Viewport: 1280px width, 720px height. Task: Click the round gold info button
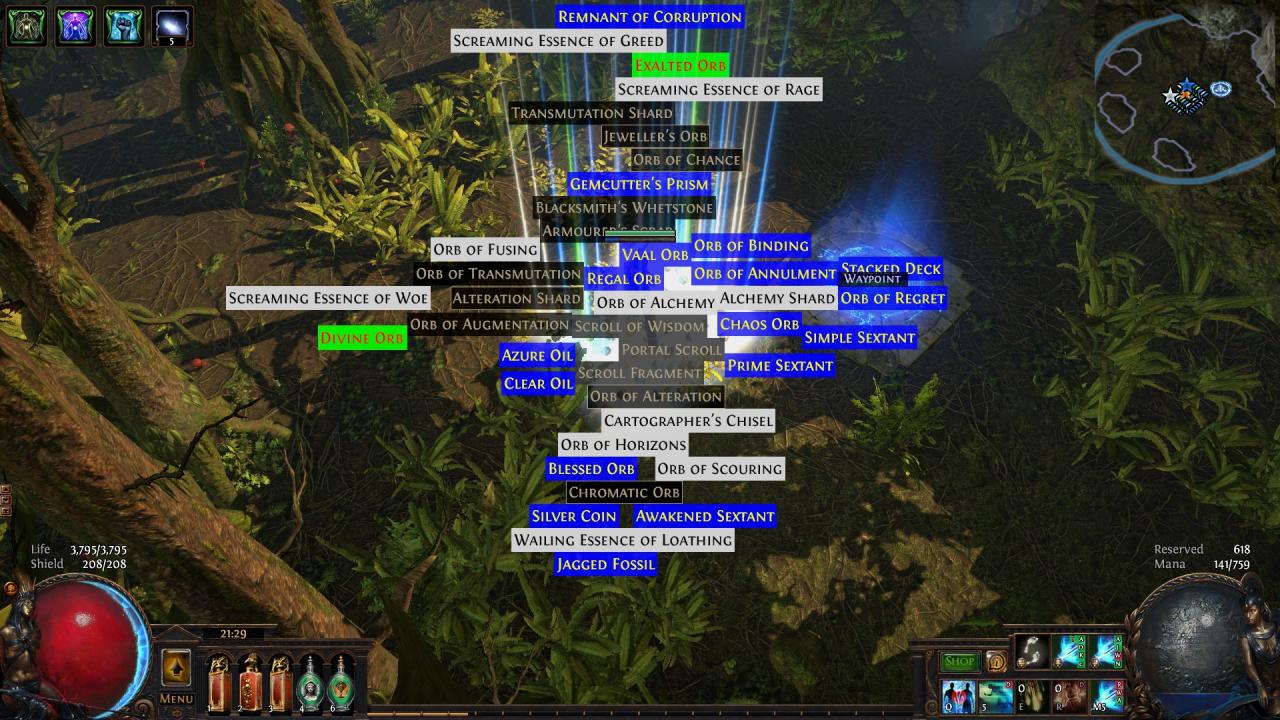click(x=995, y=662)
